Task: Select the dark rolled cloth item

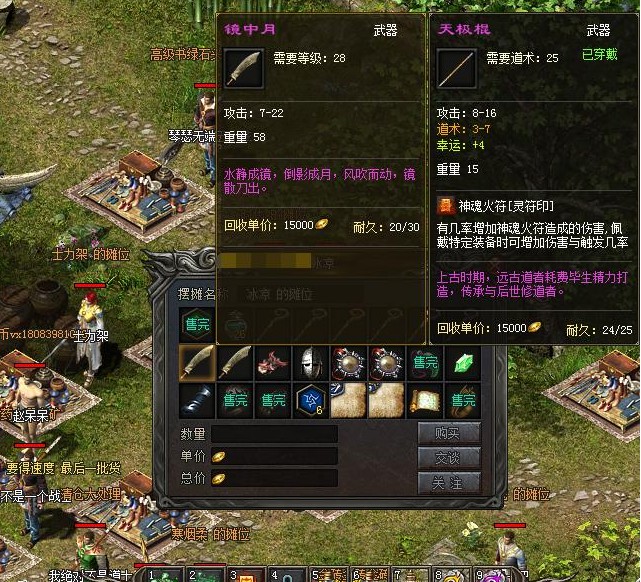Action: click(197, 400)
